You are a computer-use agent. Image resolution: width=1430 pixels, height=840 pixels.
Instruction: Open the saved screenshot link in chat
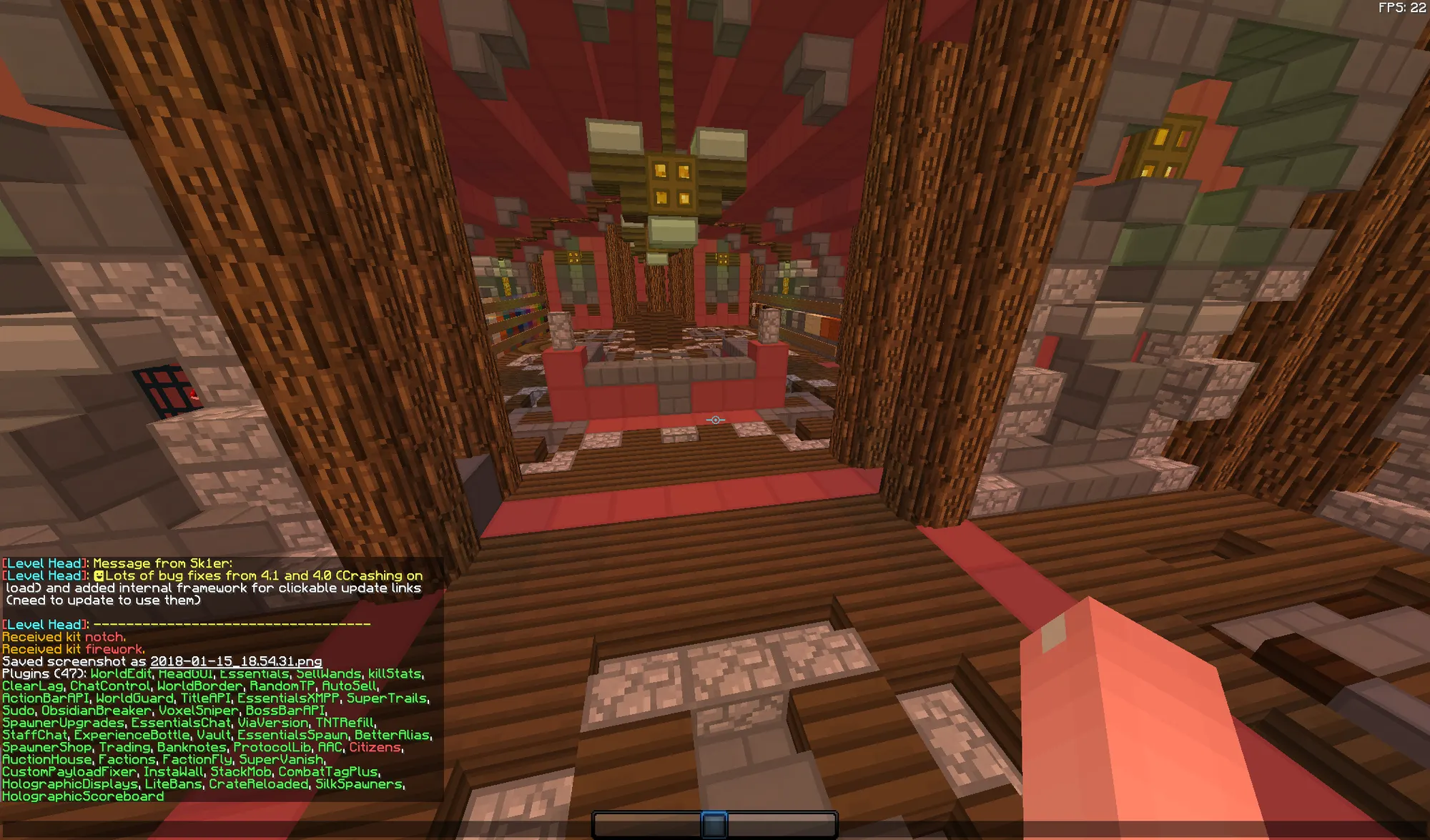tap(236, 662)
